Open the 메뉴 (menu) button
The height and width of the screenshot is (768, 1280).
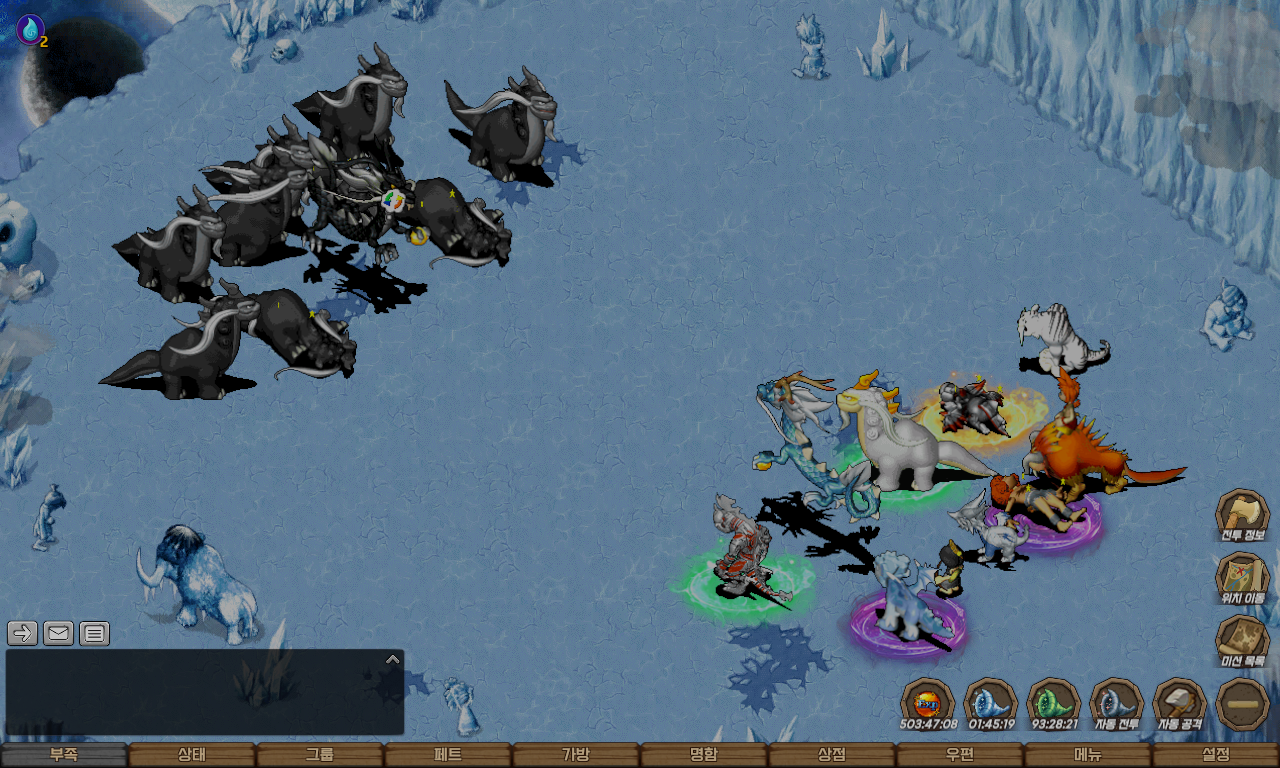(x=1088, y=755)
